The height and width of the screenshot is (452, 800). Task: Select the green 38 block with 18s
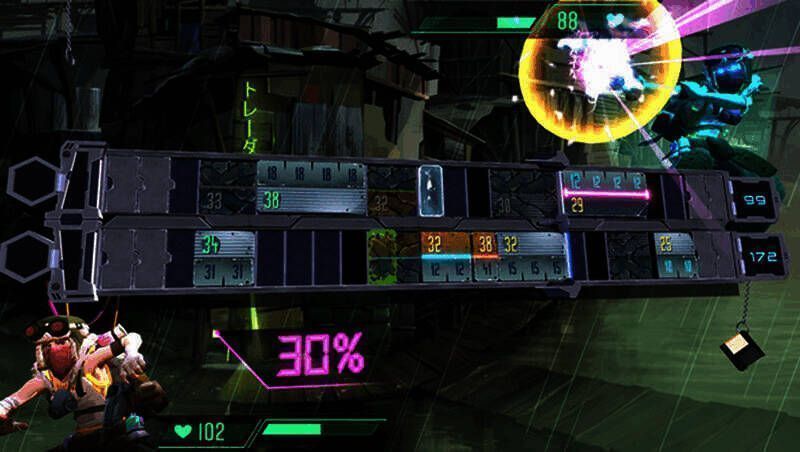311,188
